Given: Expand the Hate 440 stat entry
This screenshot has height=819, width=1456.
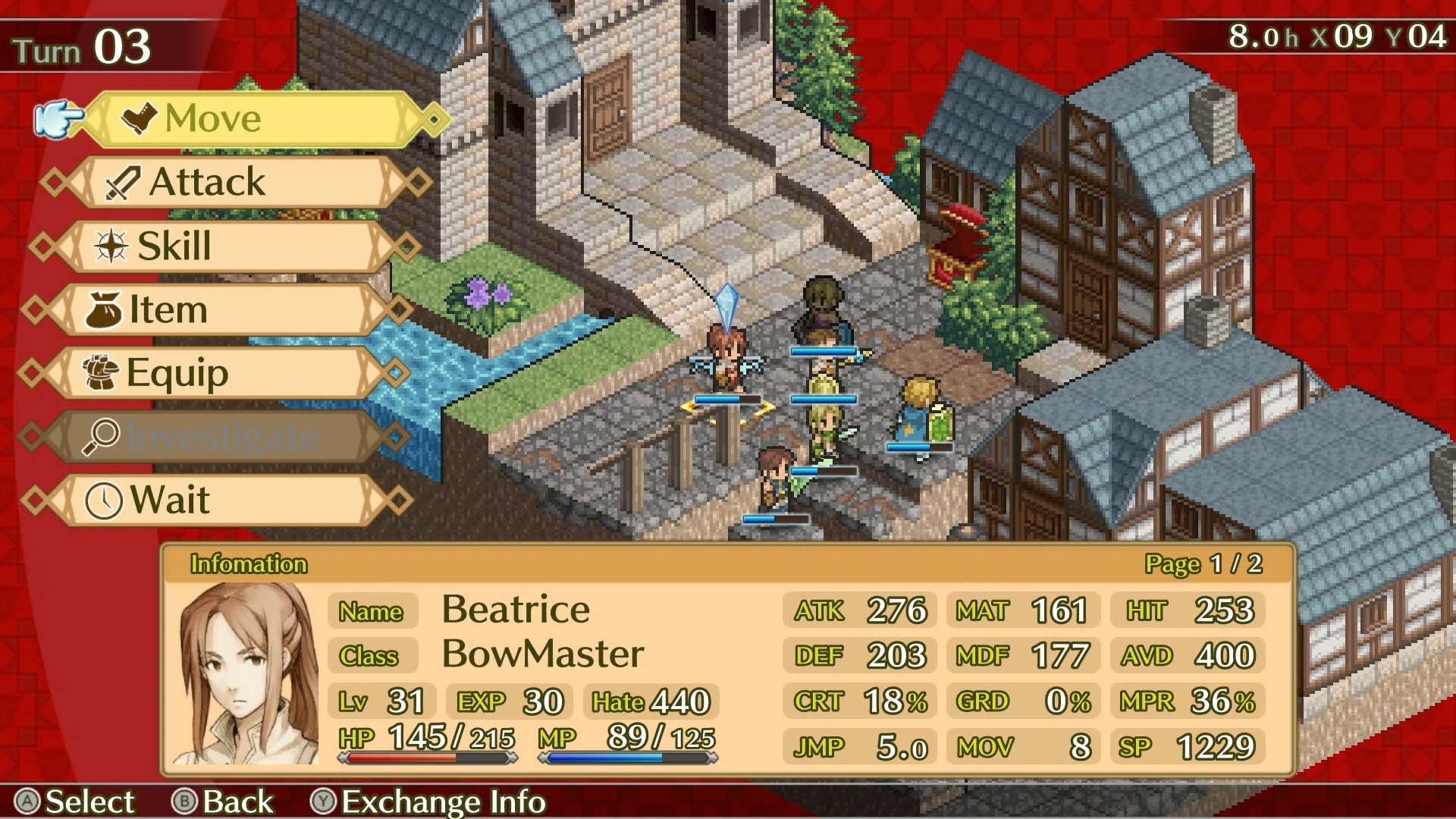Looking at the screenshot, I should 651,701.
